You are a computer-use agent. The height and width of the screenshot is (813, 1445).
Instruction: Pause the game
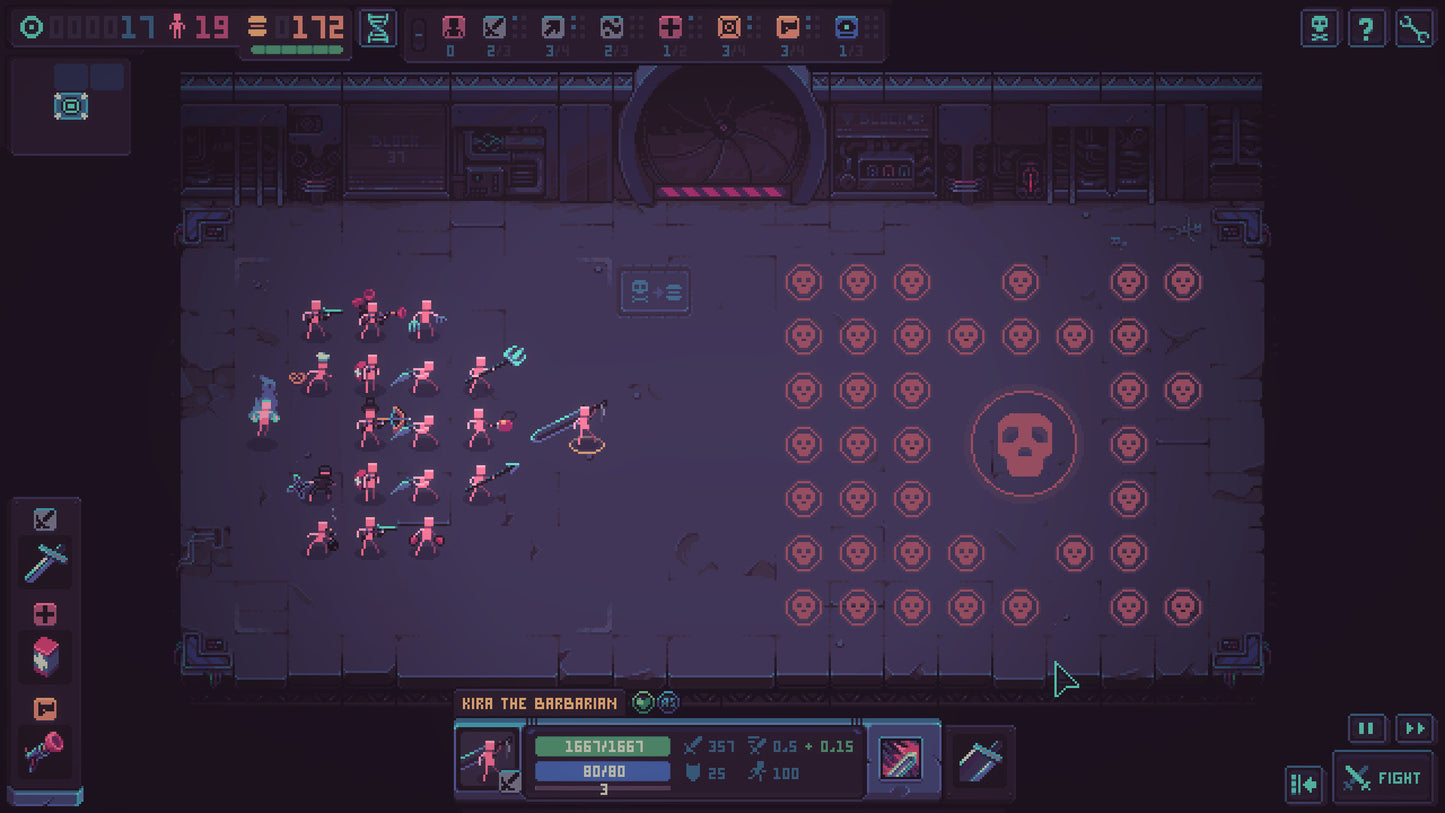click(1366, 729)
